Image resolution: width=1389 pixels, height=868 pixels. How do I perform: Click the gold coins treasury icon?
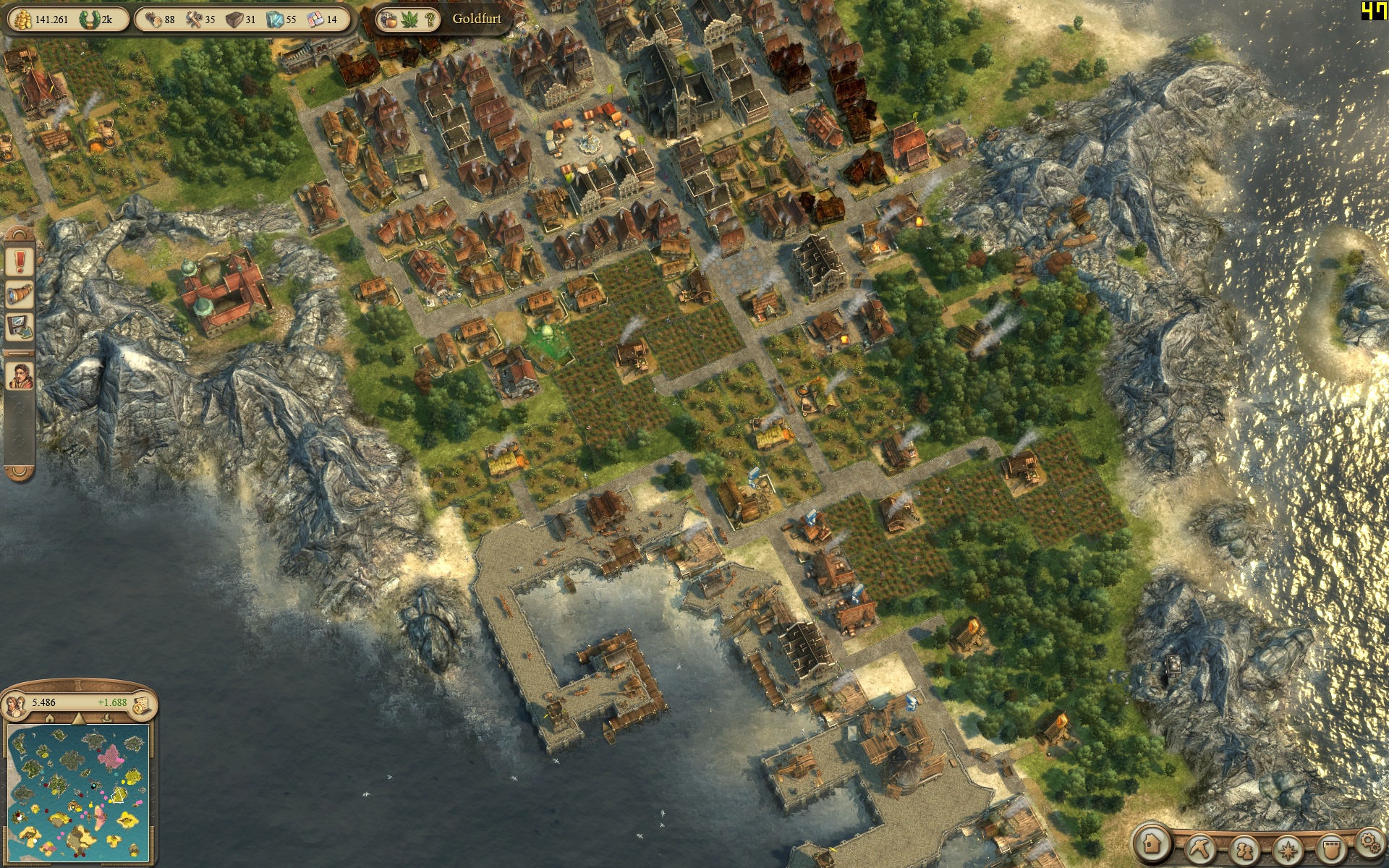click(20, 20)
